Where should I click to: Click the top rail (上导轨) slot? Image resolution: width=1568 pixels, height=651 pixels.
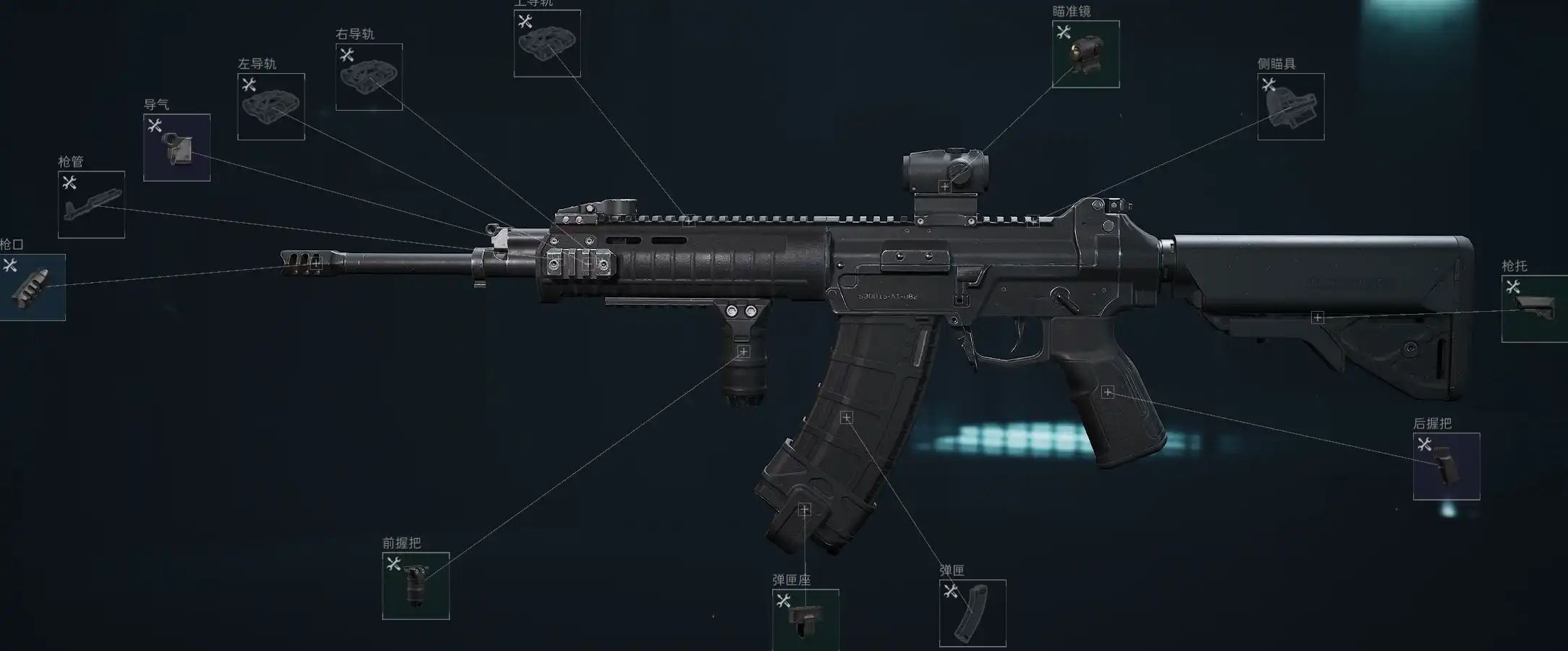tap(547, 43)
